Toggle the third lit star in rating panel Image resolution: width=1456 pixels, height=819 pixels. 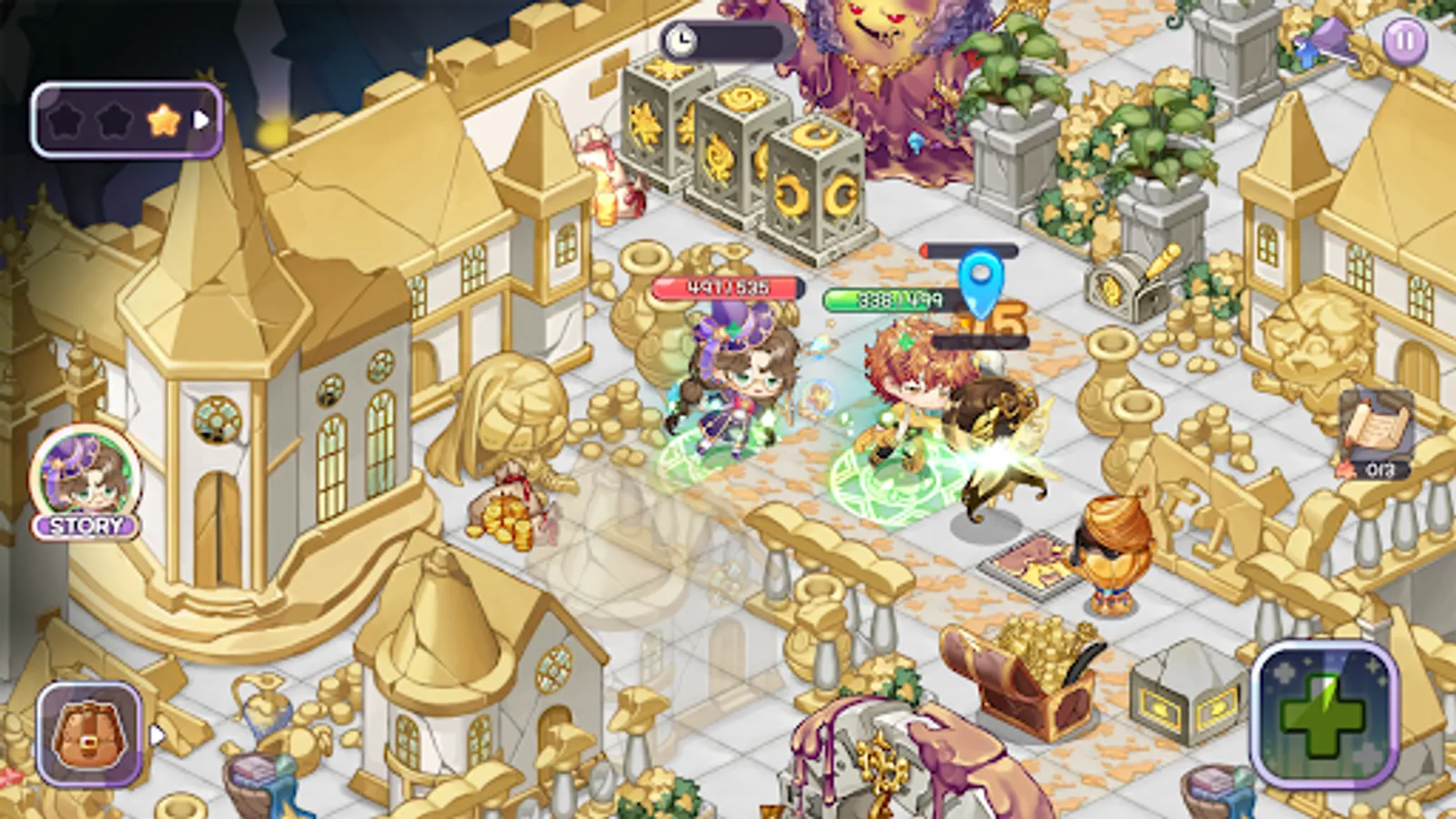tap(162, 116)
